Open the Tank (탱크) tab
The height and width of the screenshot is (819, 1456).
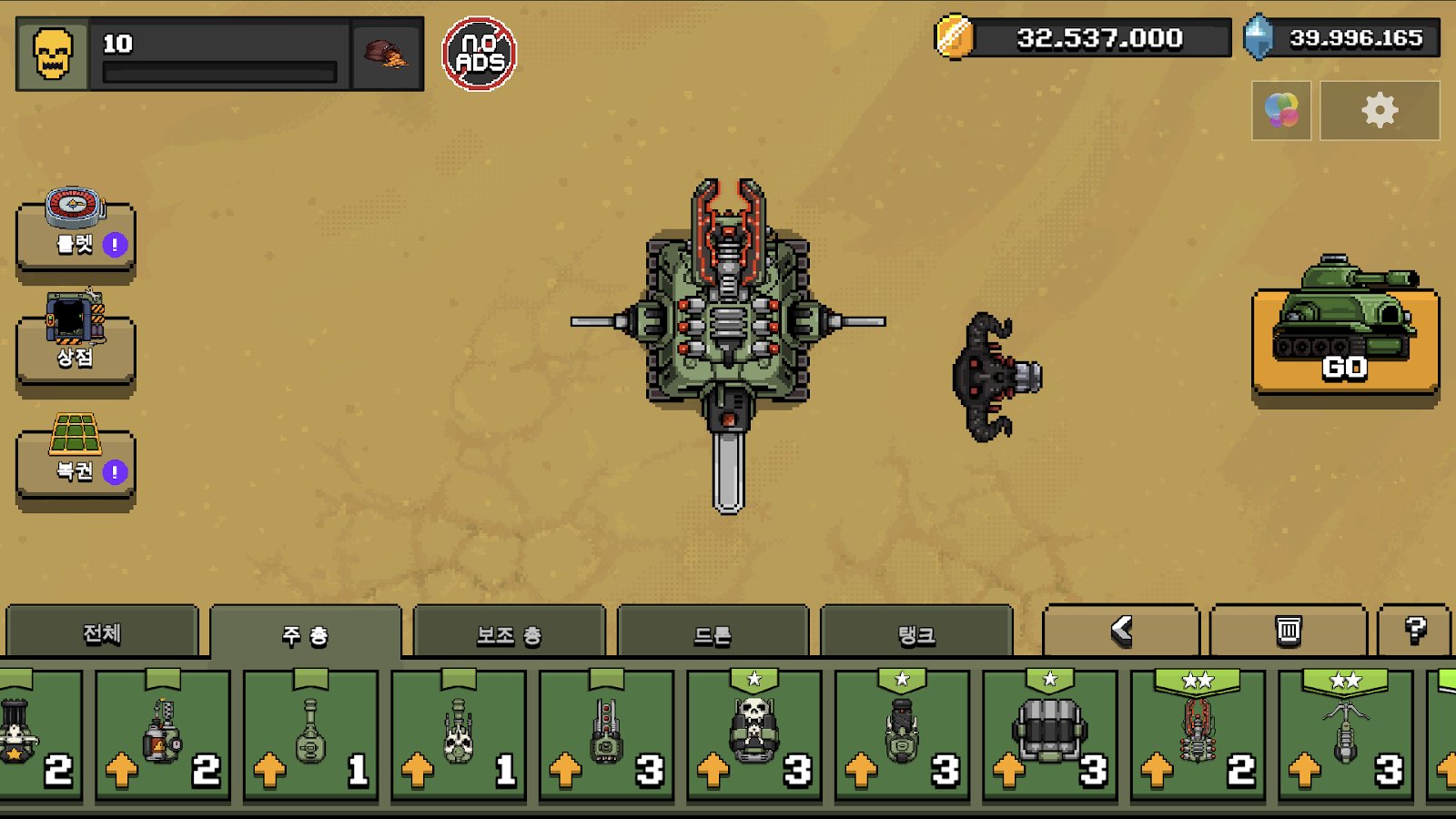916,634
